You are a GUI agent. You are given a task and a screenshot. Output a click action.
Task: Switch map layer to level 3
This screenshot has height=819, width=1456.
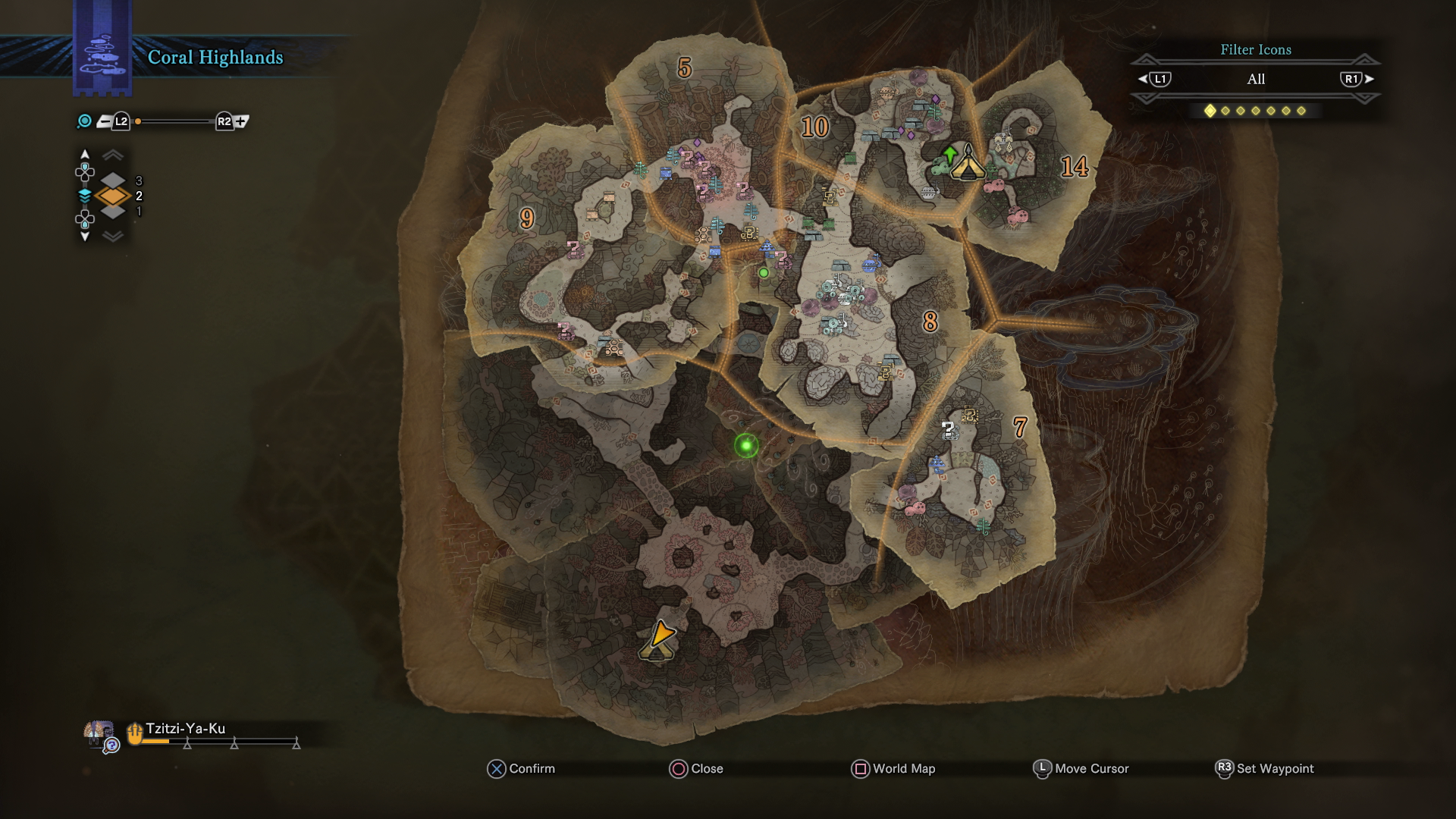click(x=114, y=180)
